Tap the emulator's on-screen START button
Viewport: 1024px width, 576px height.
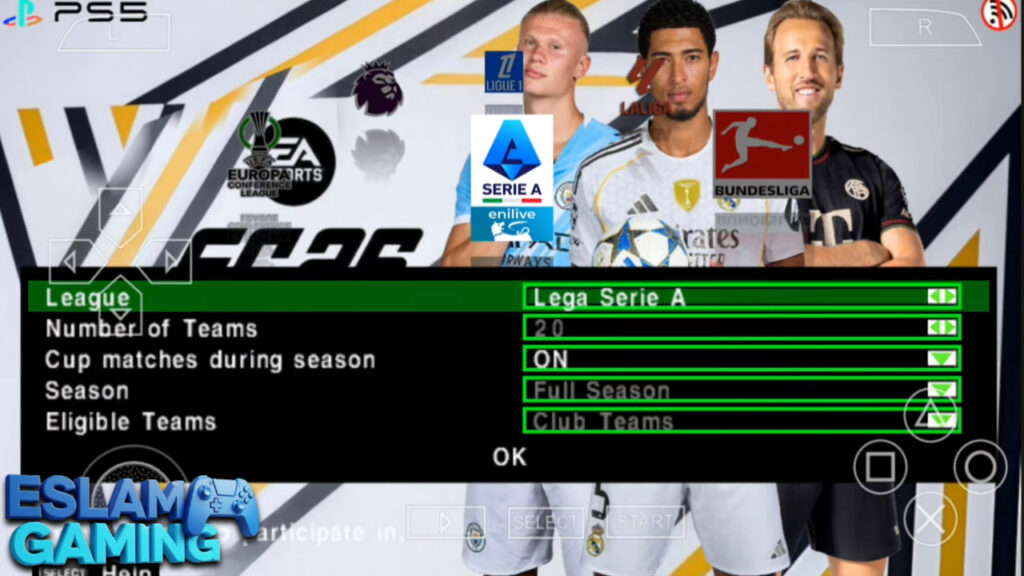point(644,522)
